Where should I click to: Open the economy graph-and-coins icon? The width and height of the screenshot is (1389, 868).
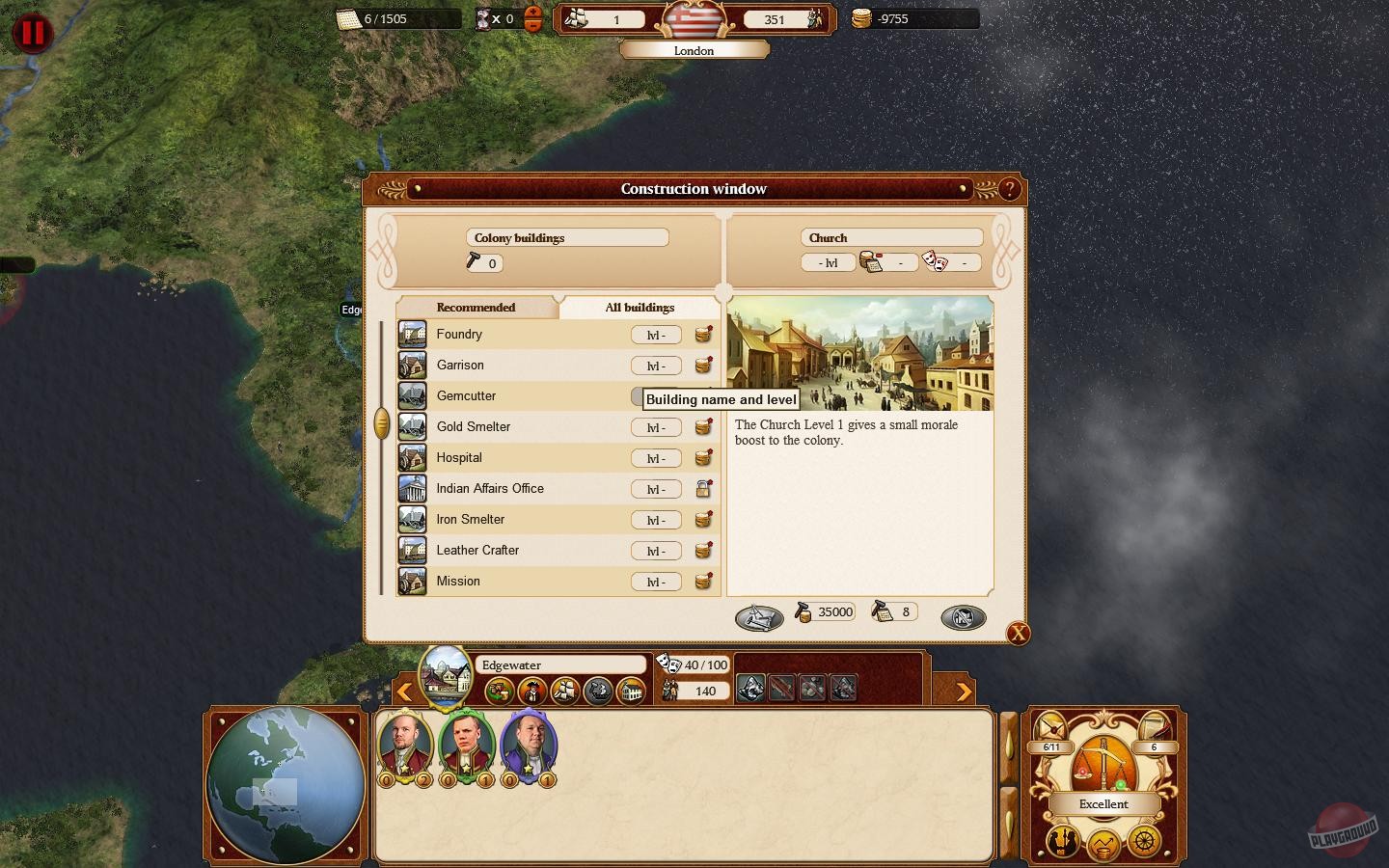(x=1102, y=845)
